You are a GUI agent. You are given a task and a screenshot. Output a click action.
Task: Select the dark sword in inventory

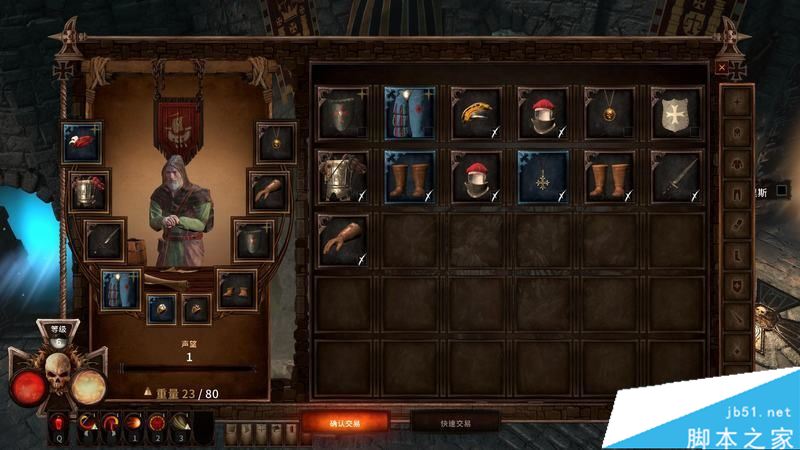677,175
